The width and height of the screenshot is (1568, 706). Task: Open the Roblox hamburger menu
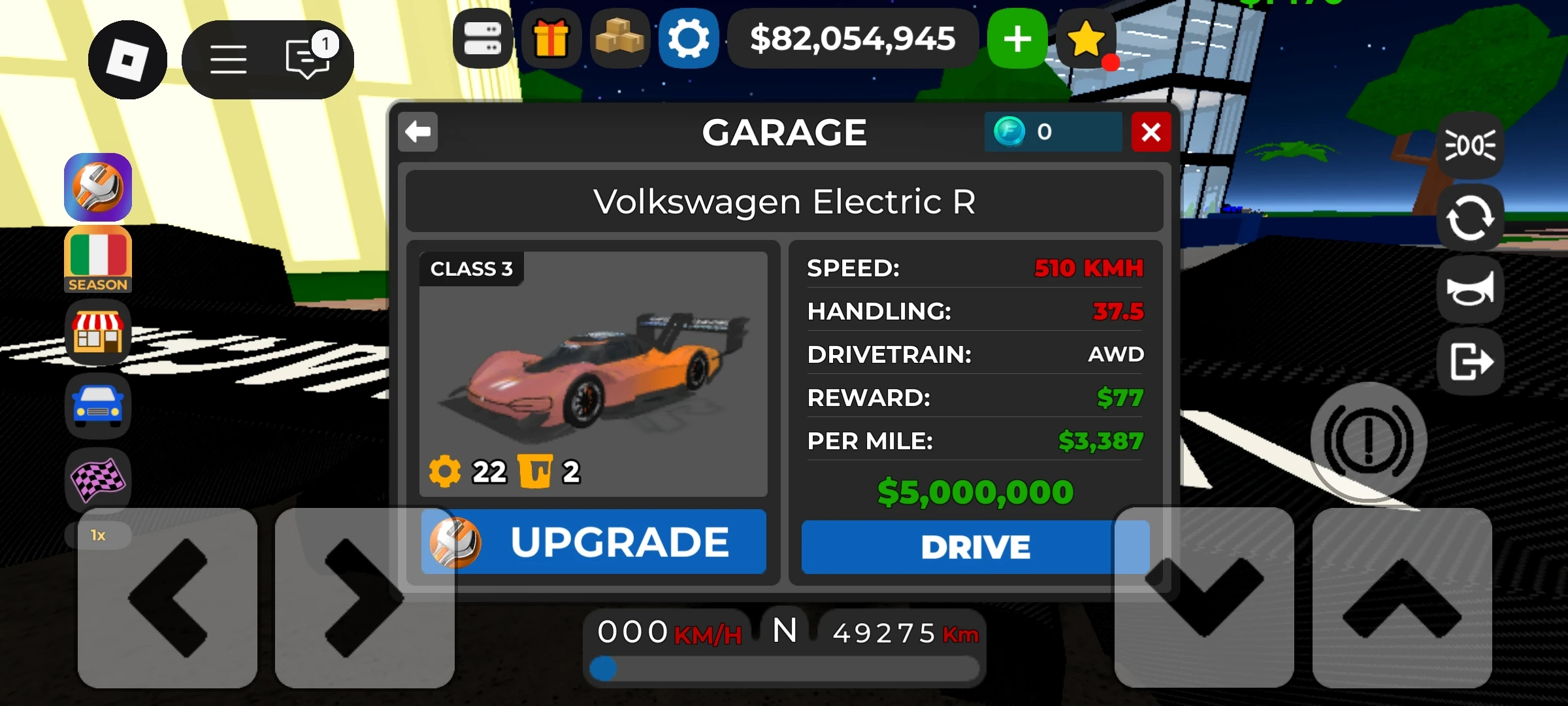click(x=229, y=59)
